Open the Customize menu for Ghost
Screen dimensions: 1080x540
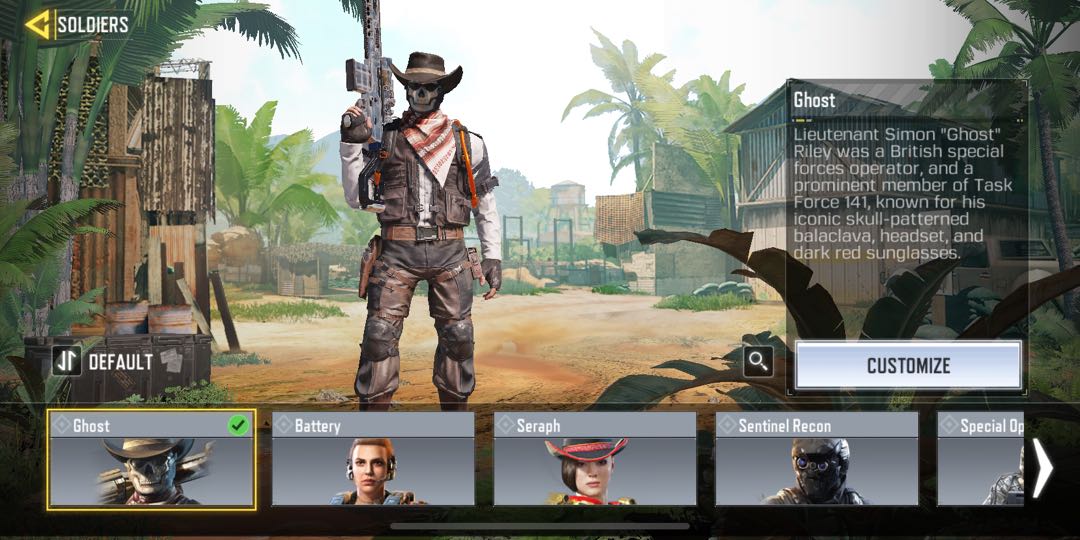(x=908, y=365)
